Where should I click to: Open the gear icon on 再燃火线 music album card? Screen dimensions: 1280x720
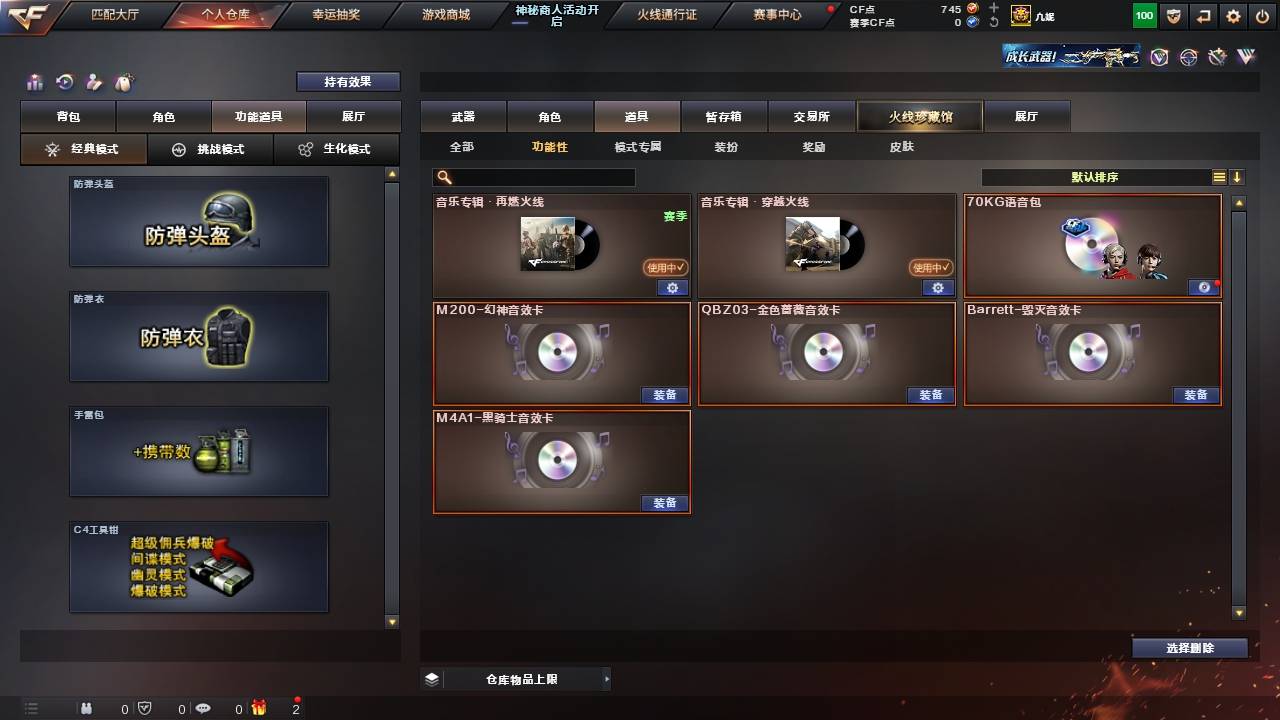coord(672,288)
